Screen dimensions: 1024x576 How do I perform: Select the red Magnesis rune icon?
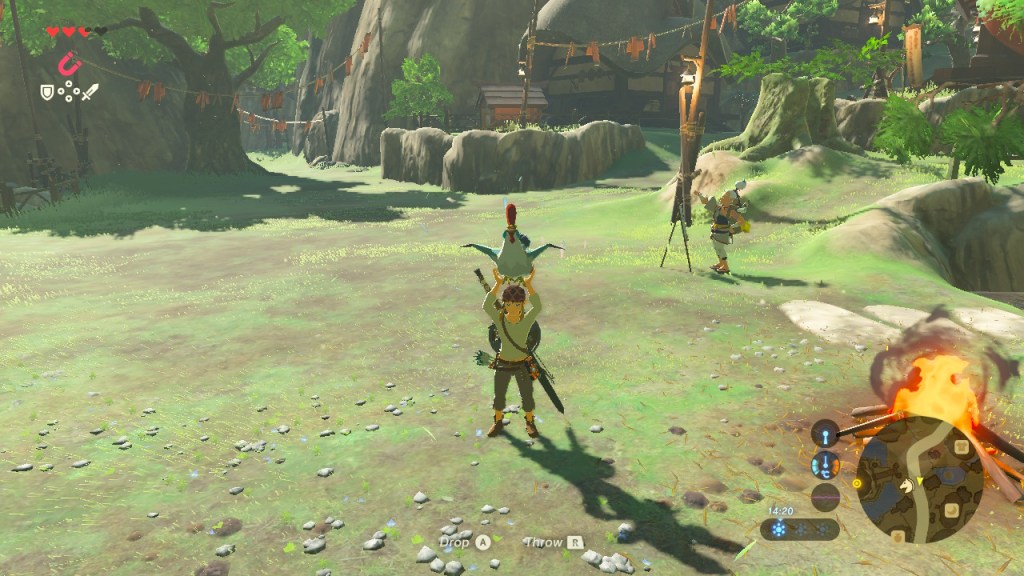68,65
